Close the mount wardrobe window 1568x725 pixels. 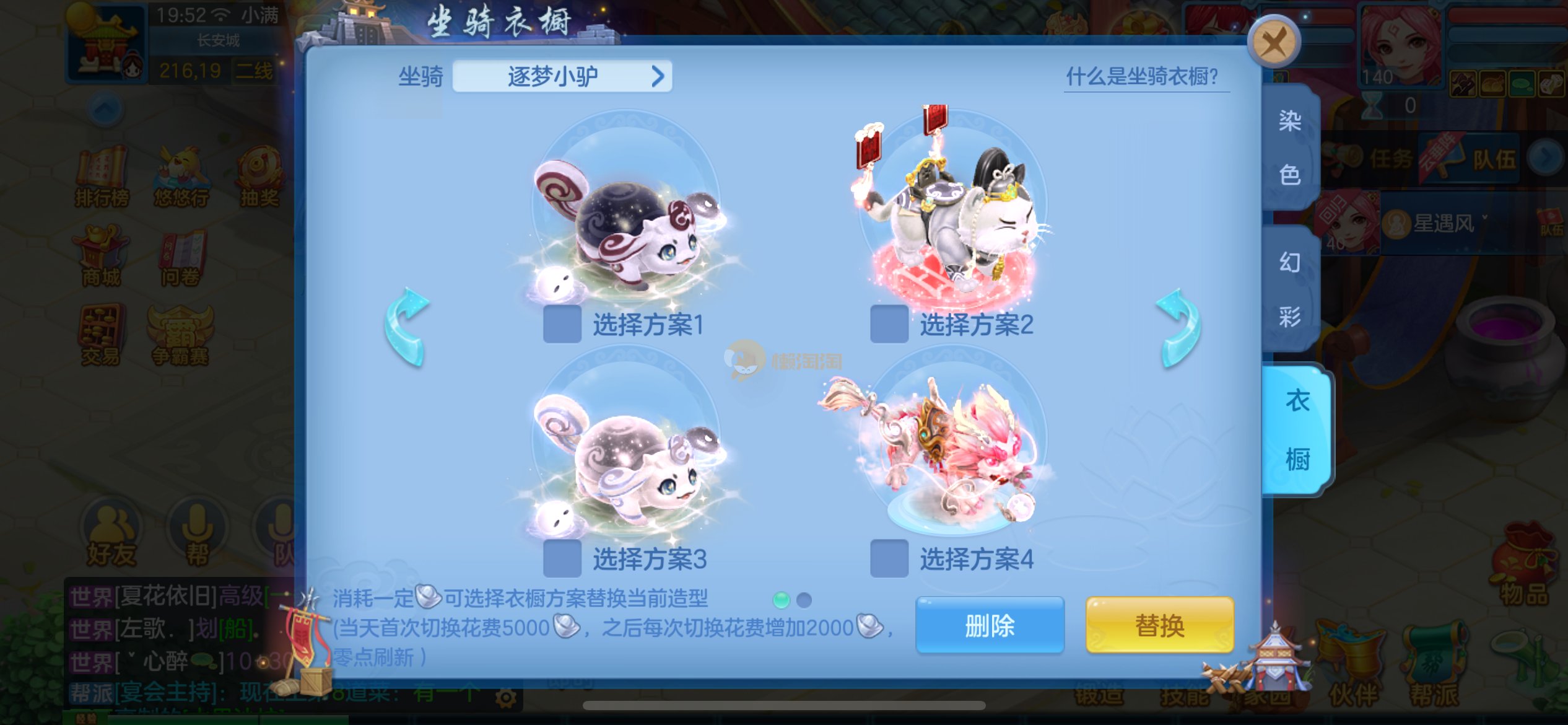(1273, 42)
